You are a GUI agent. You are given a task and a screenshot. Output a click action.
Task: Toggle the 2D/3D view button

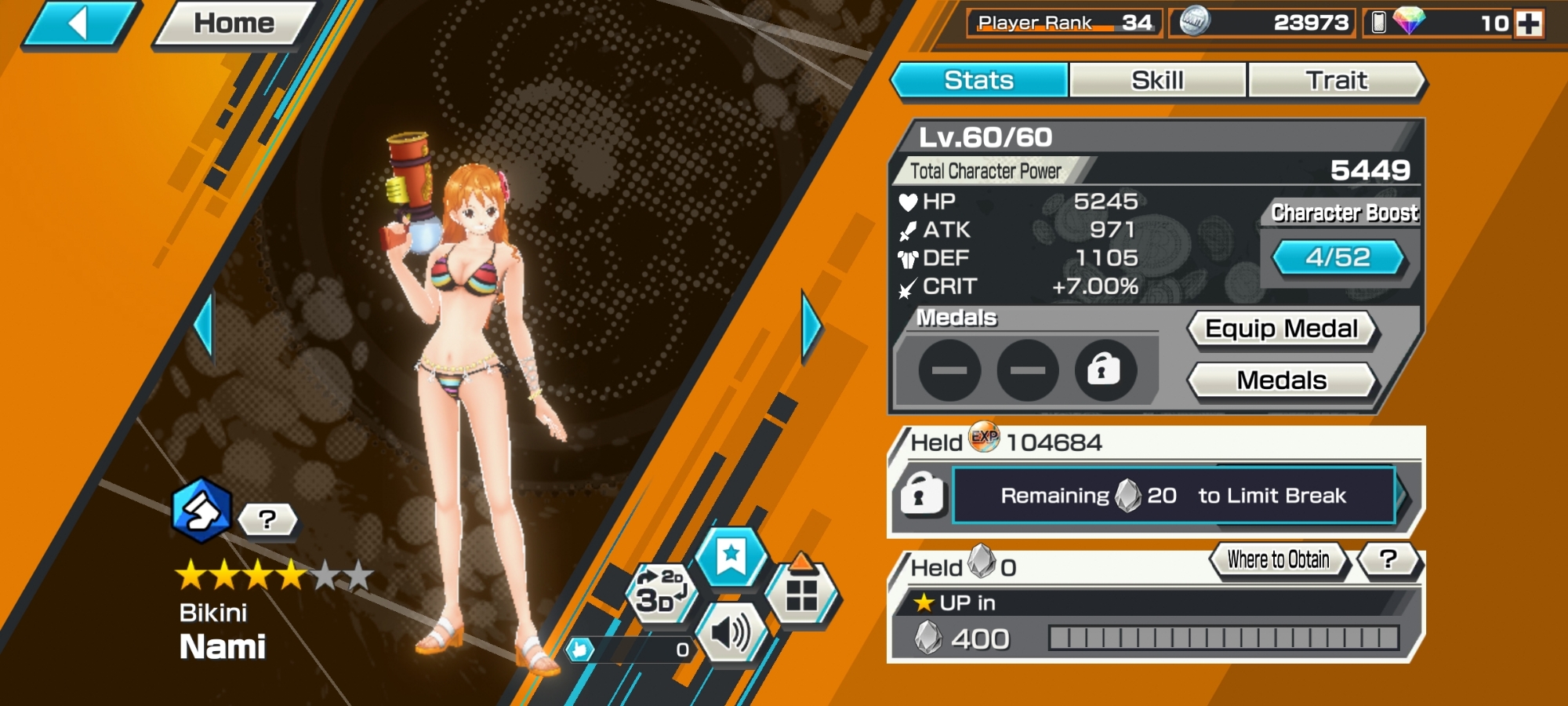(x=659, y=592)
